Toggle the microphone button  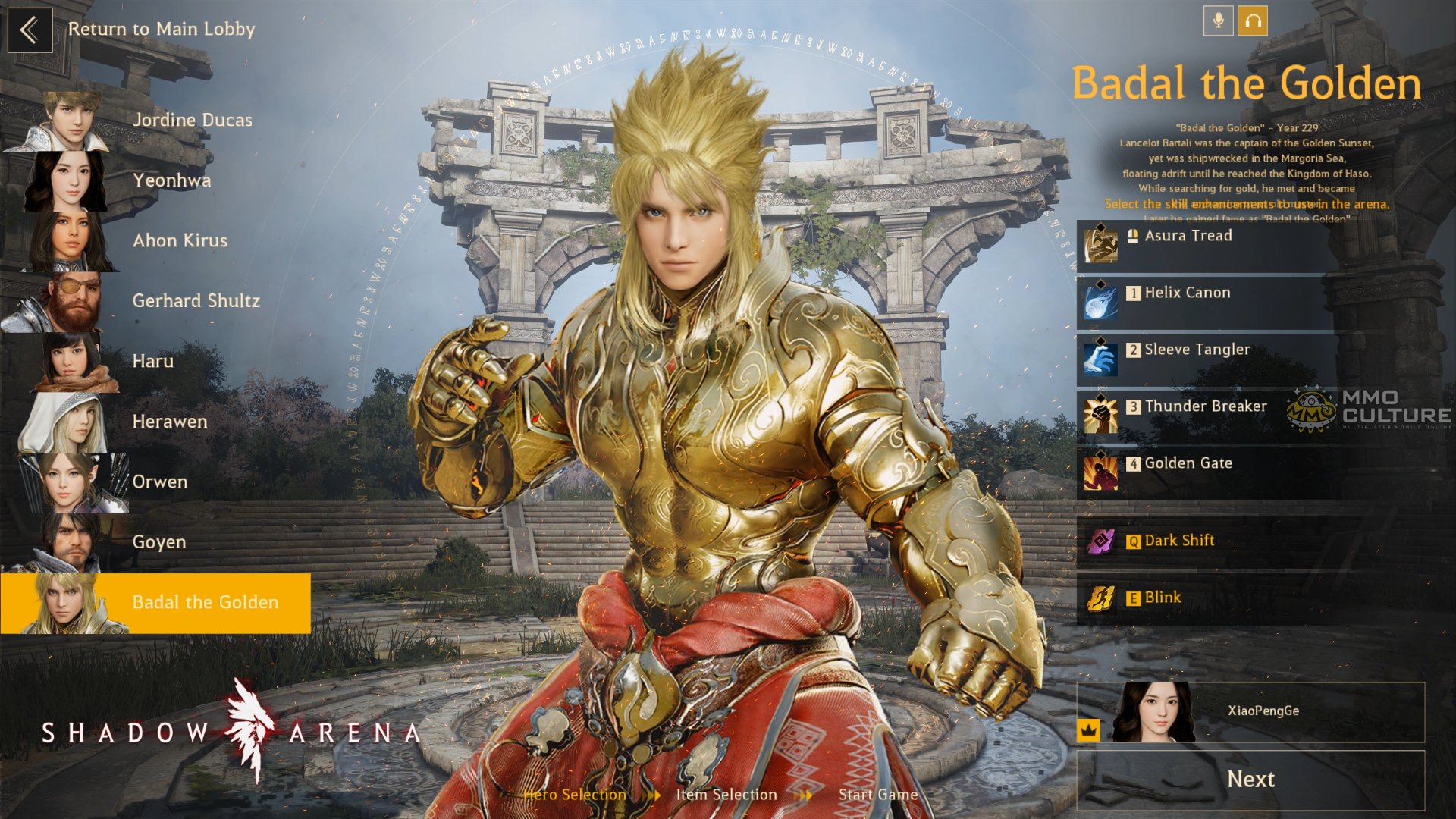point(1218,21)
